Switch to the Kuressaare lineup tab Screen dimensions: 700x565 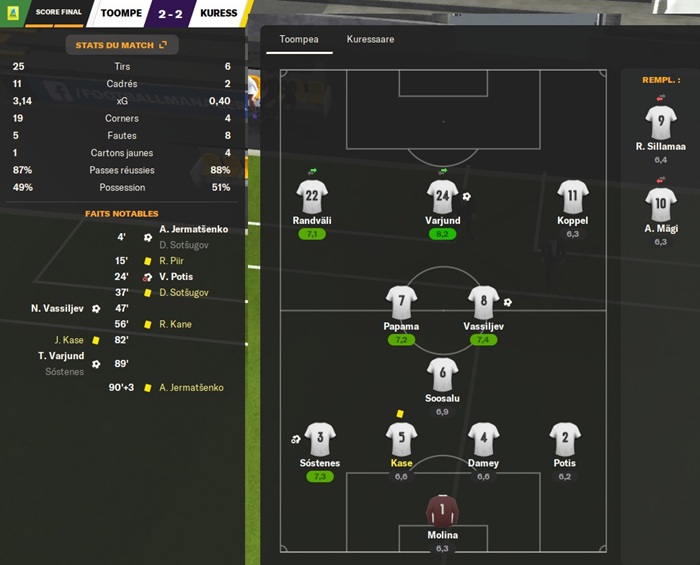pos(370,40)
